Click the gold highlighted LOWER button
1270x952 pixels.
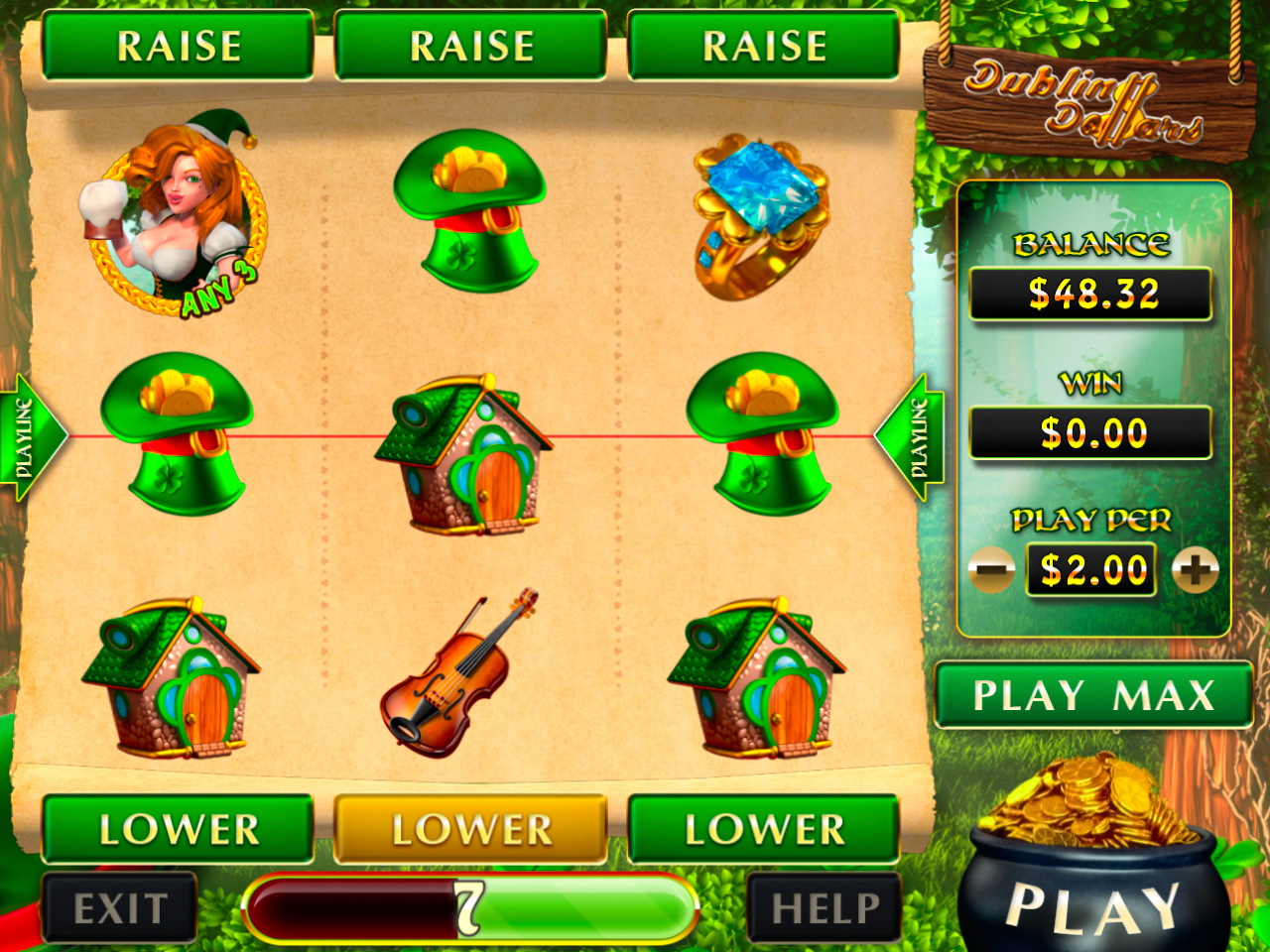471,829
